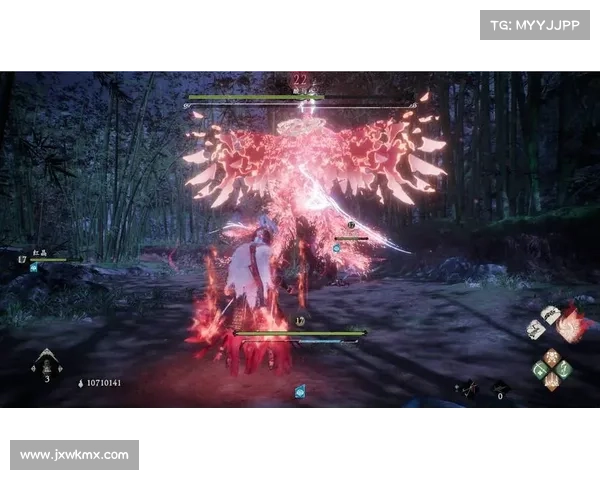This screenshot has height=480, width=600.
Task: Select the crossed ranged weapon icon without a count
Action: pyautogui.click(x=466, y=388)
